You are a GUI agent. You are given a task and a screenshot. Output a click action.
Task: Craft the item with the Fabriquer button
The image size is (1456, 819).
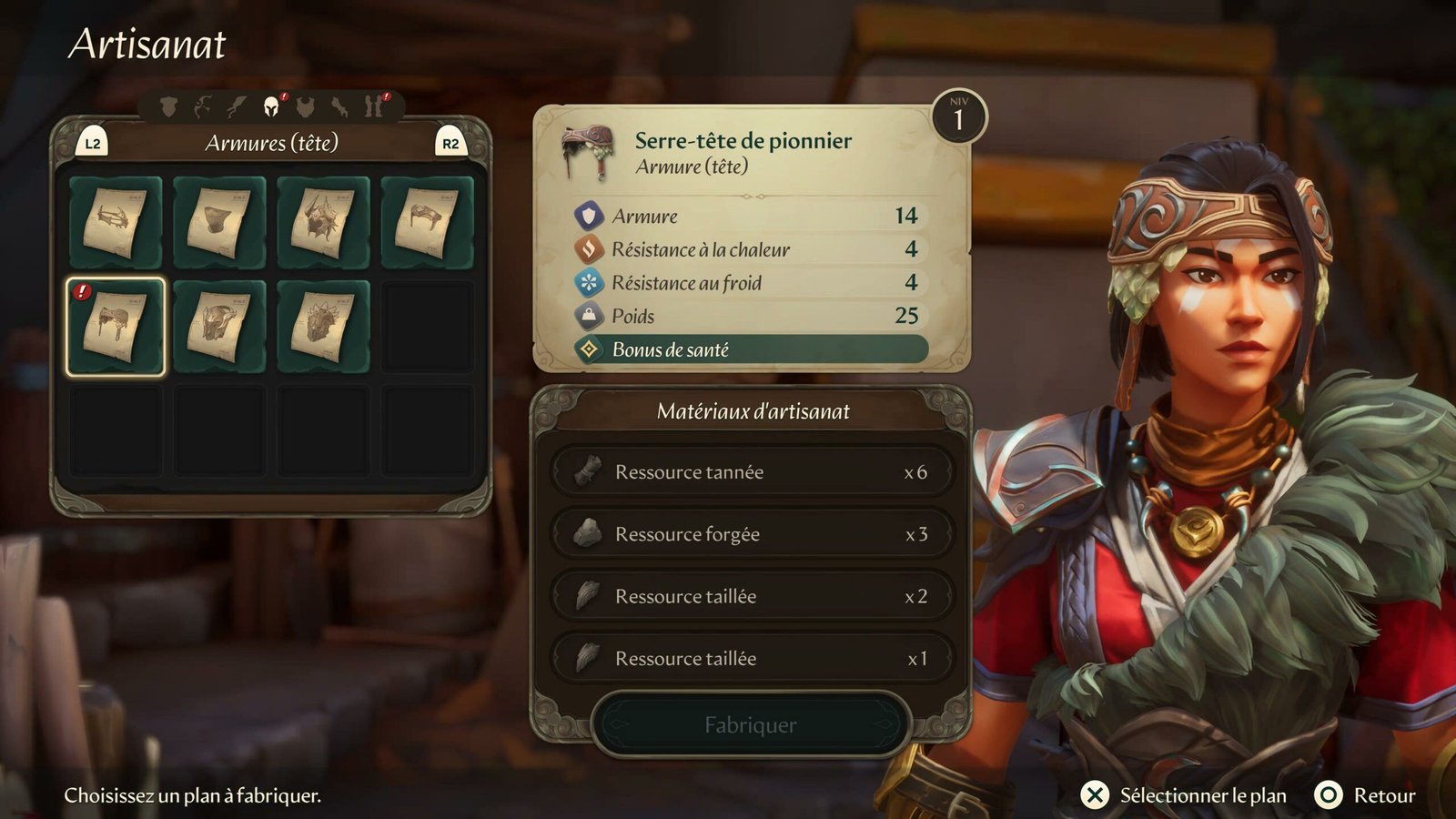pyautogui.click(x=750, y=725)
